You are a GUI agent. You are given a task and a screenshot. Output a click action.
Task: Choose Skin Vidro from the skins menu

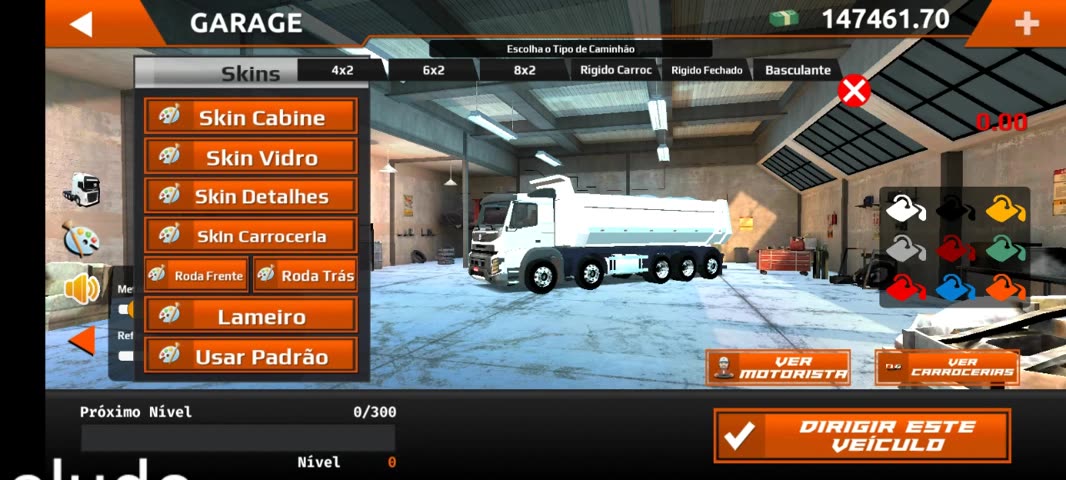pos(251,157)
